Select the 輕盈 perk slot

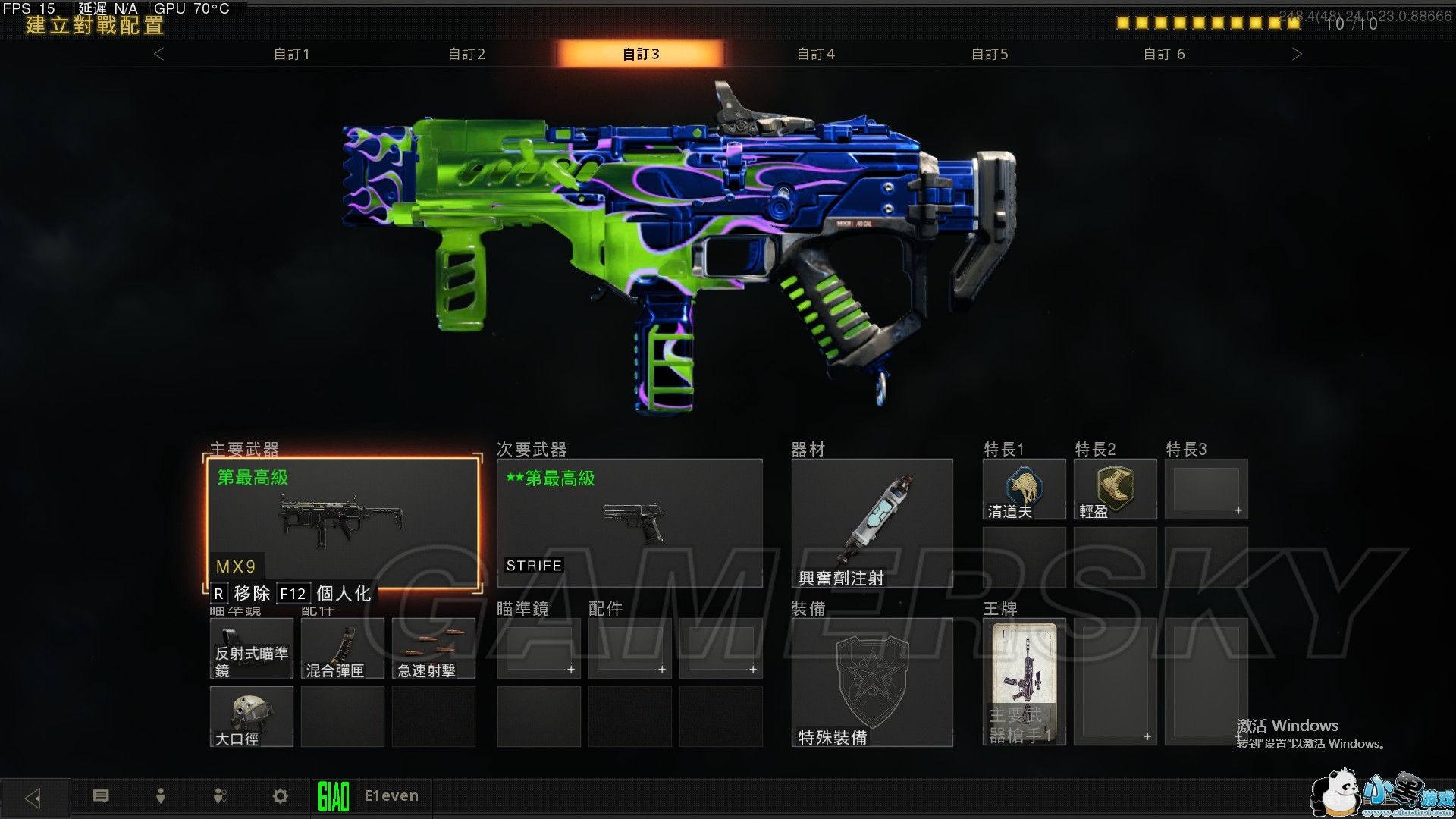click(x=1115, y=489)
